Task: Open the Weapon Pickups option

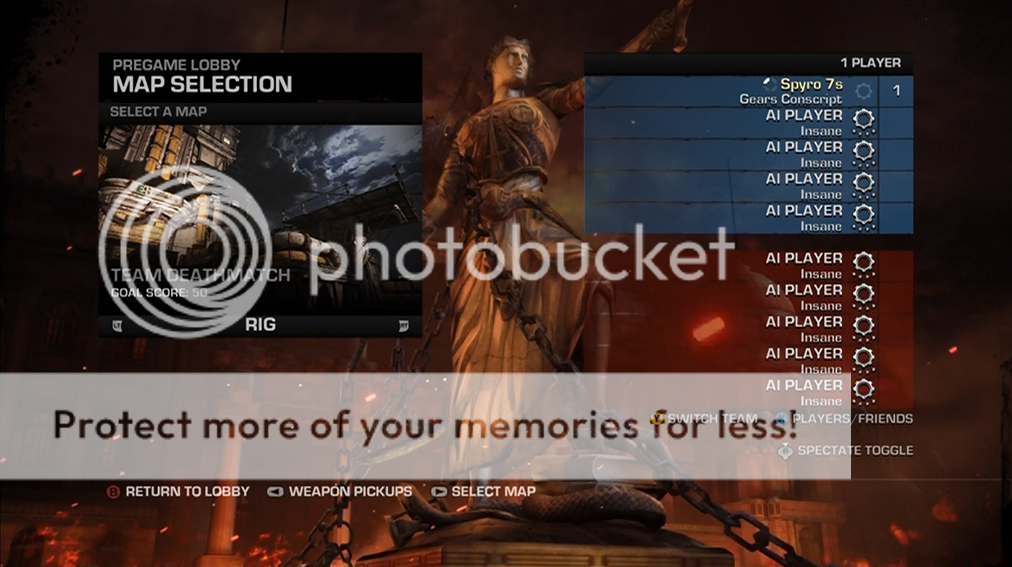Action: (x=349, y=492)
